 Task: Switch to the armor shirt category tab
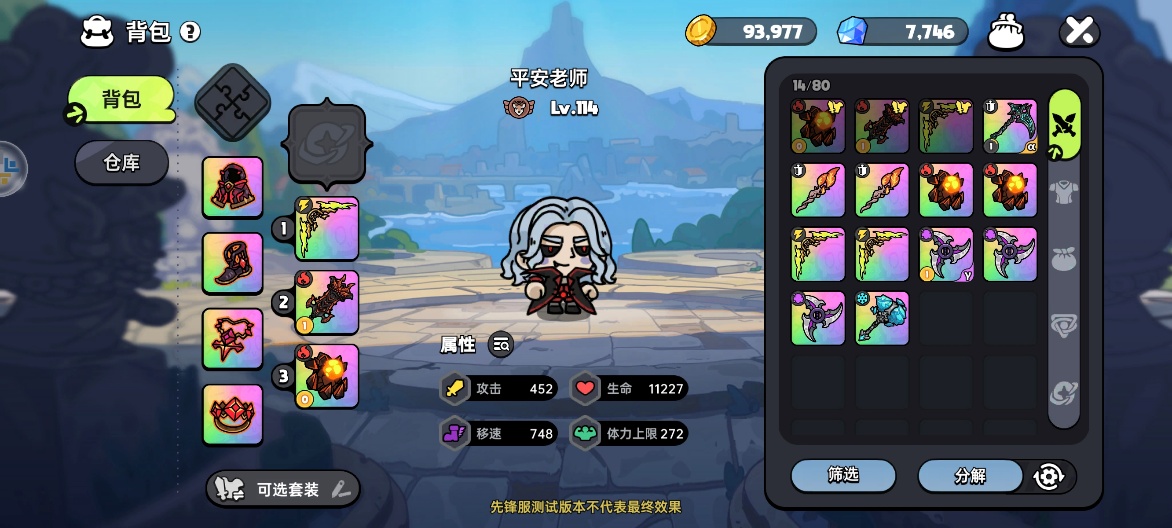(1064, 189)
